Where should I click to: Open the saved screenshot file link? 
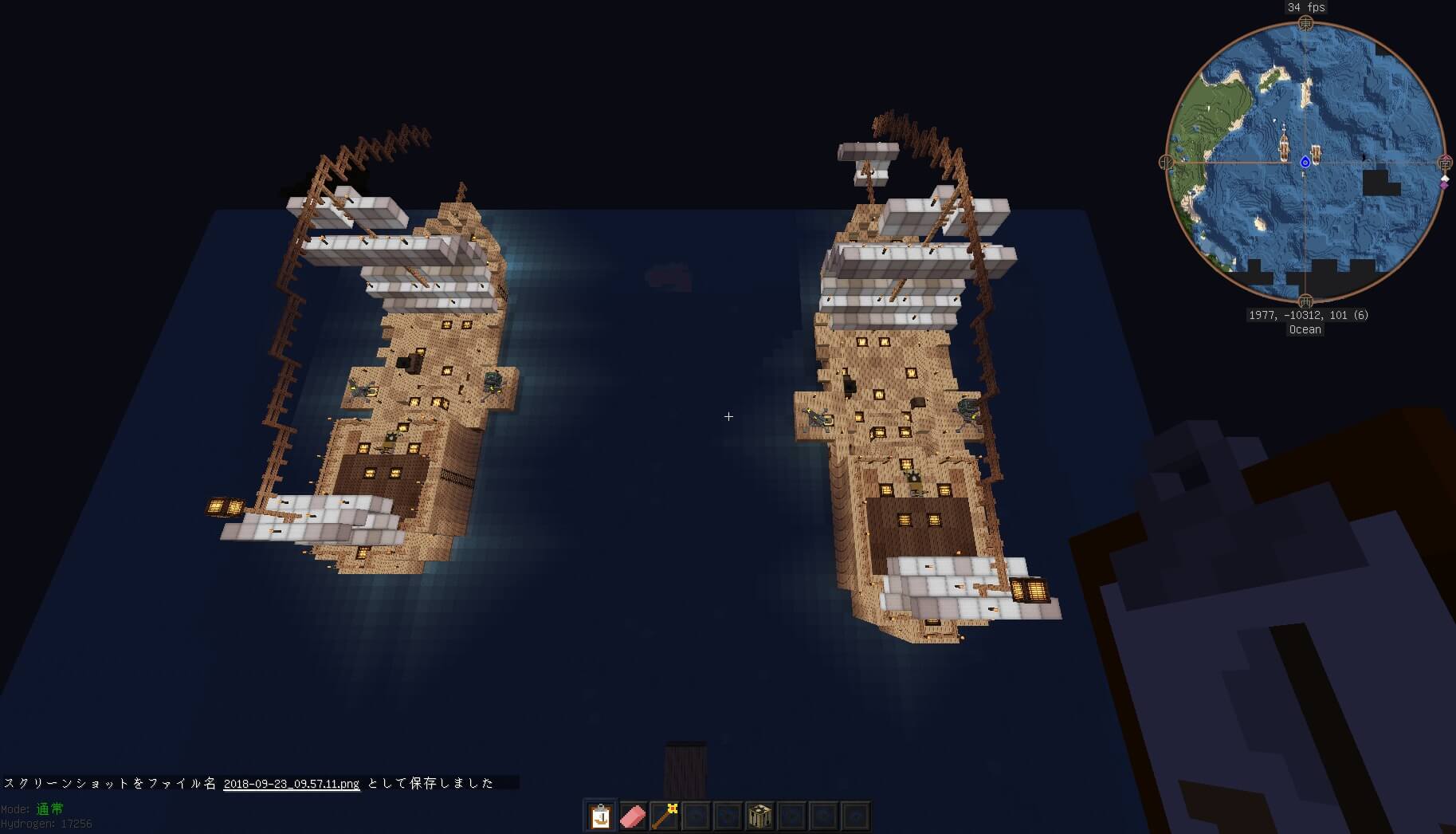[291, 784]
